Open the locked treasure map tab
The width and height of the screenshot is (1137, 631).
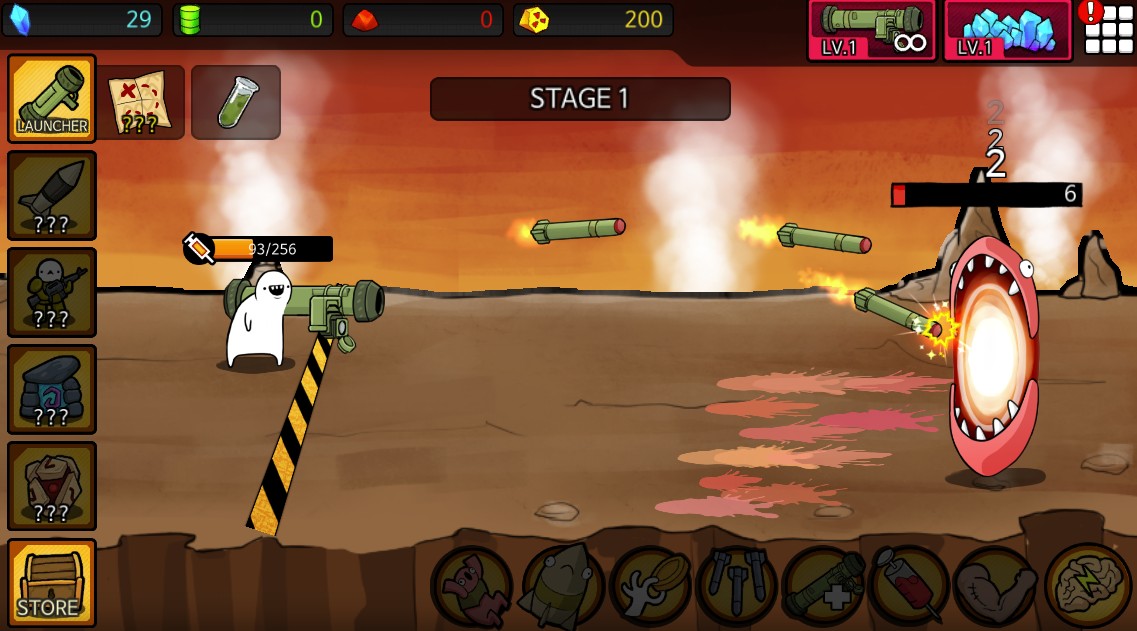click(140, 102)
